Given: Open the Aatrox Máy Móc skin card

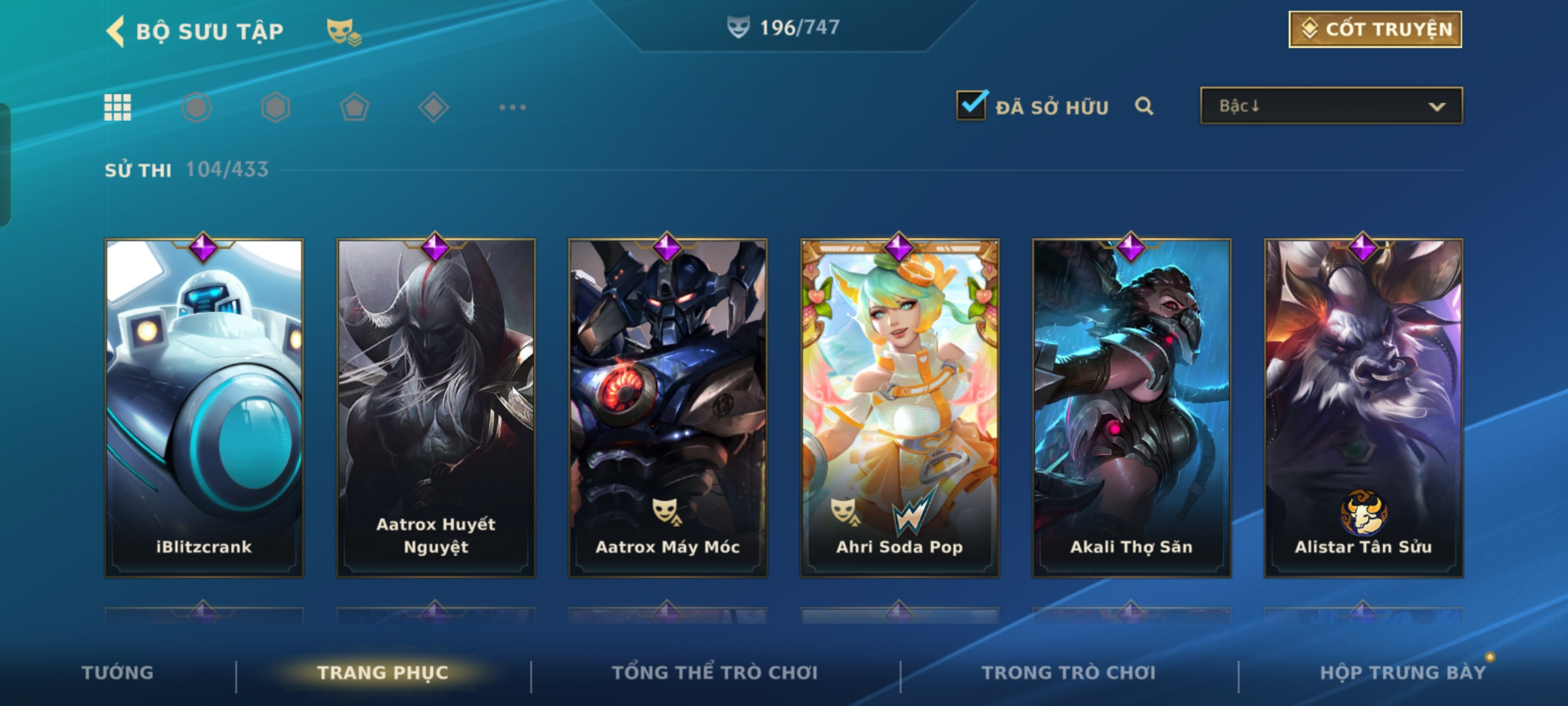Looking at the screenshot, I should tap(668, 408).
